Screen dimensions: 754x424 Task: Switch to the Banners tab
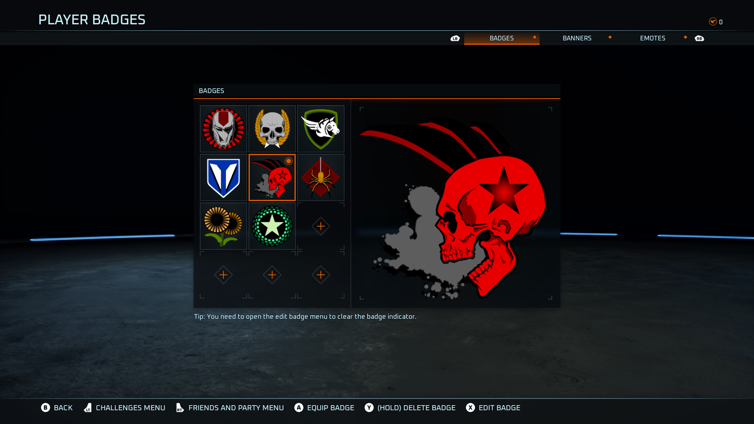coord(576,38)
